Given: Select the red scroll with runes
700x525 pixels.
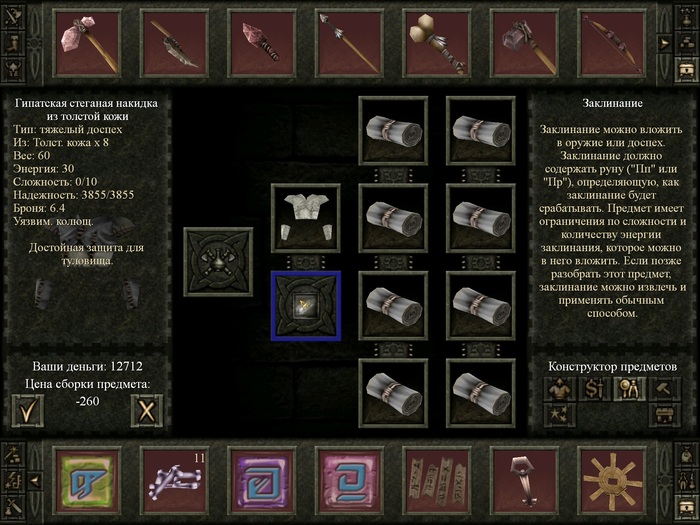Looking at the screenshot, I should [x=436, y=480].
